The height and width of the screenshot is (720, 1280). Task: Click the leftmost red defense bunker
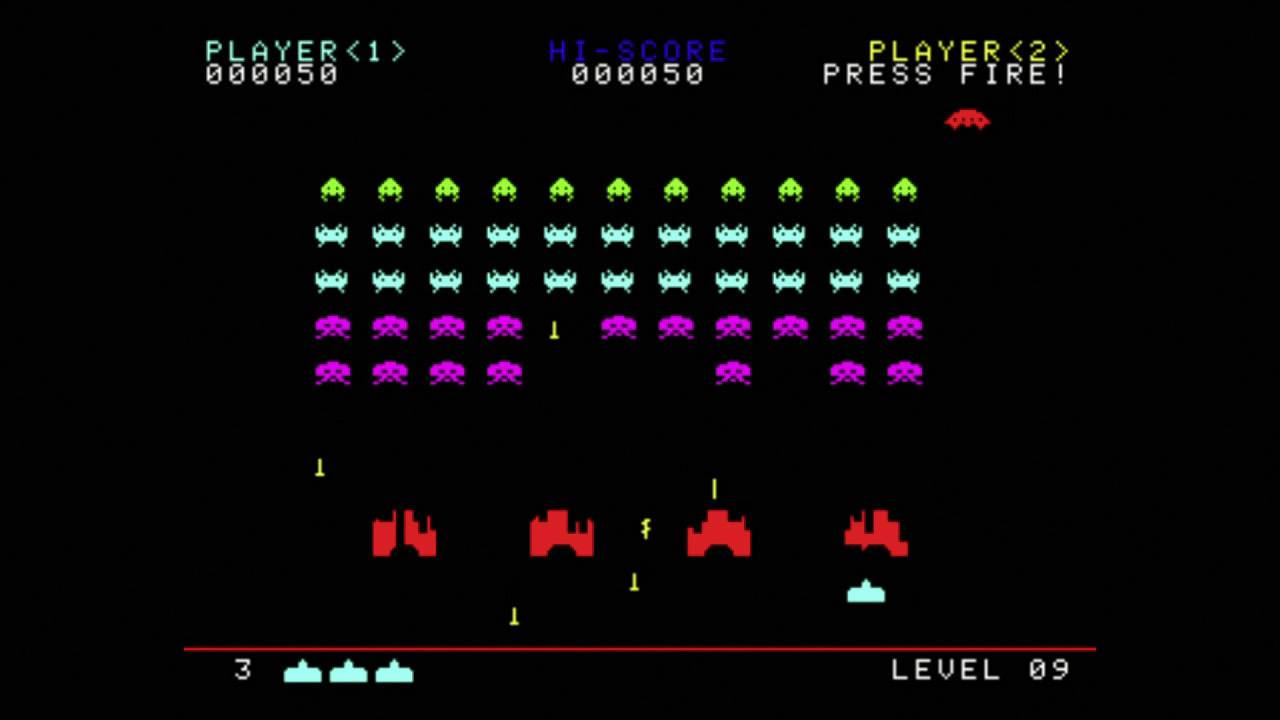[405, 533]
